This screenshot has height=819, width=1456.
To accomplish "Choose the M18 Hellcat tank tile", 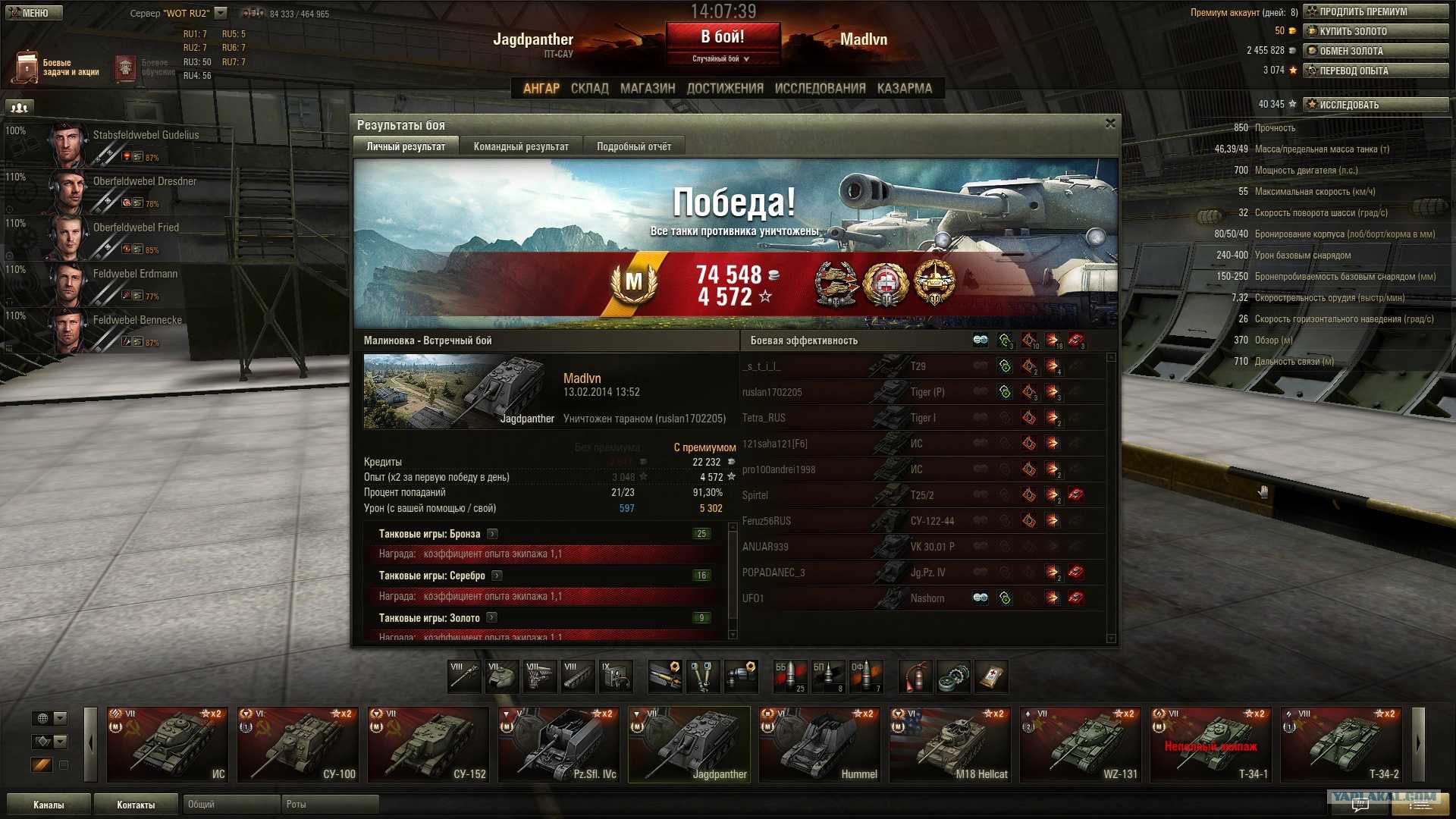I will 949,745.
